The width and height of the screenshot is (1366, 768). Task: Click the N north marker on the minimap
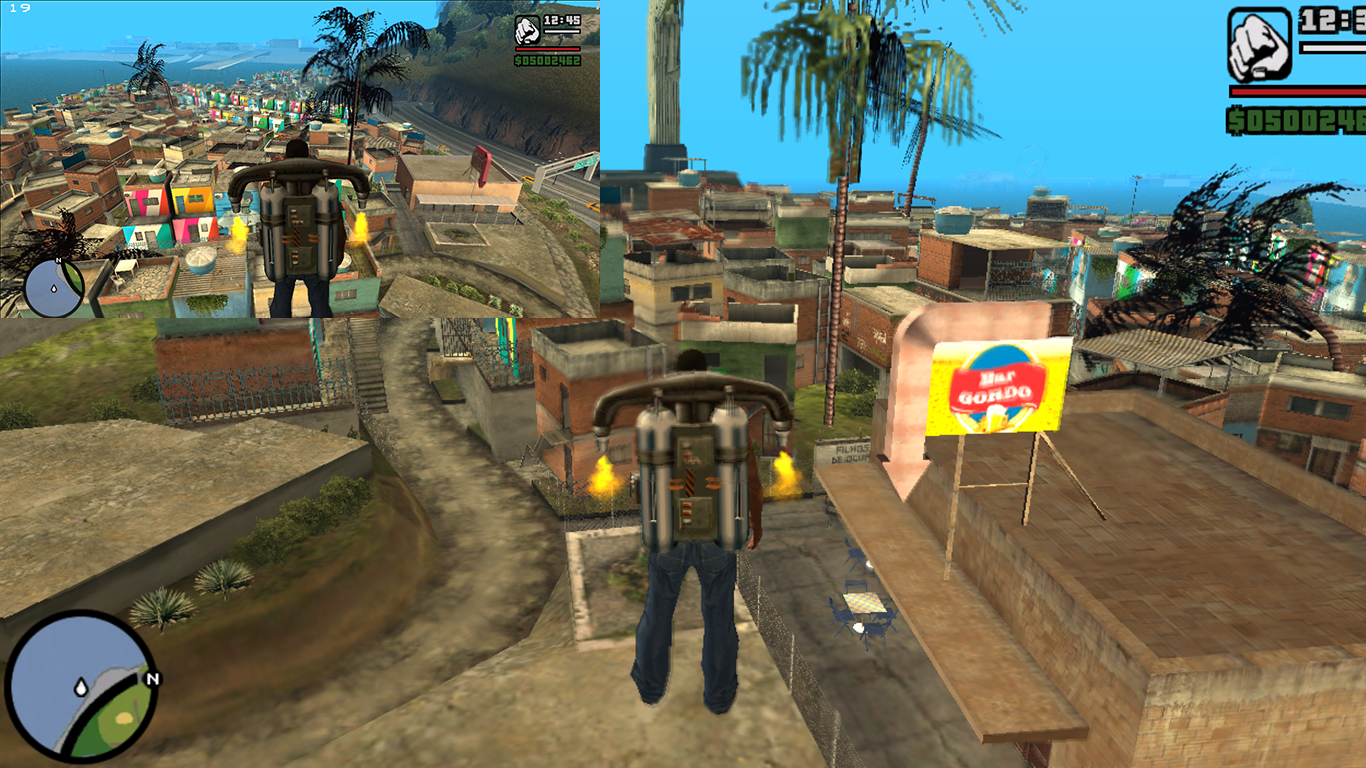[150, 679]
